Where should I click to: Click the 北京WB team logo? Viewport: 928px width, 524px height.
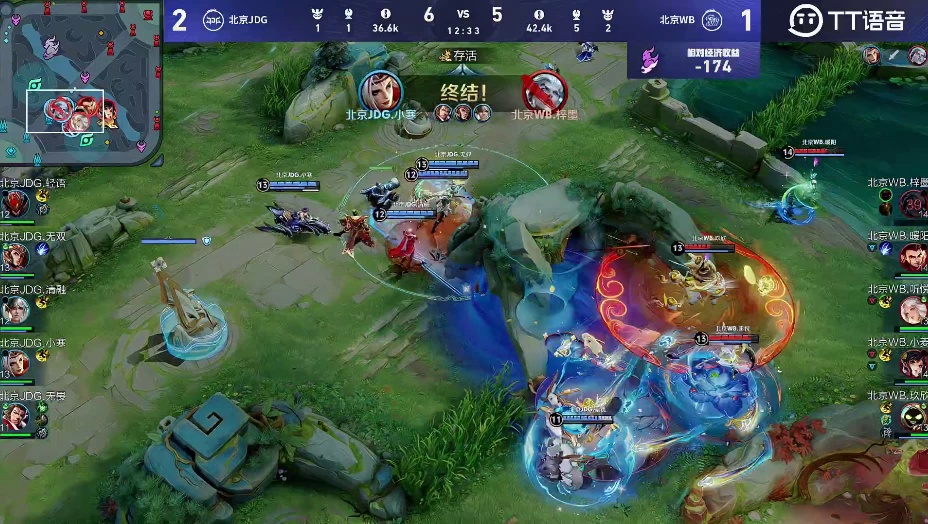click(x=712, y=20)
